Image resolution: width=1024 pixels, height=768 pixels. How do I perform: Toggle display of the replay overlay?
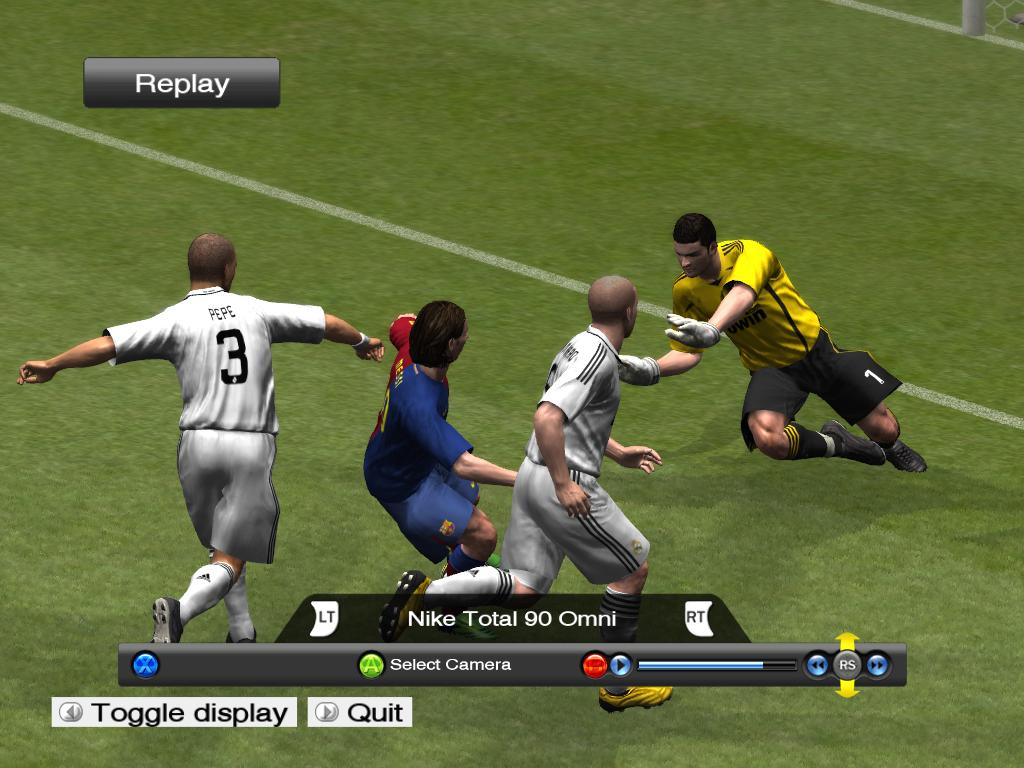[x=175, y=712]
